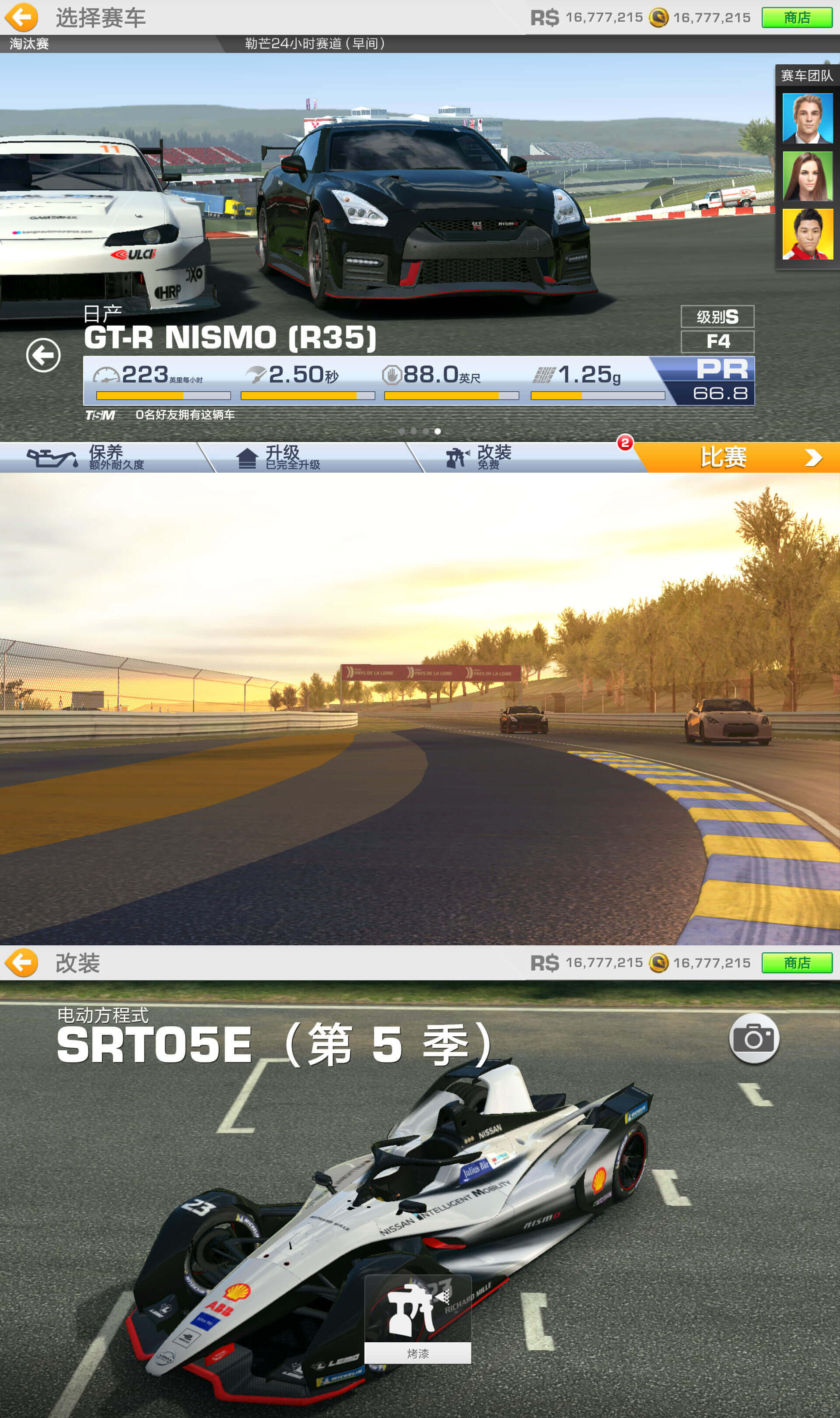Open 商店 from the 改装 screen
This screenshot has height=1418, width=840.
[796, 963]
